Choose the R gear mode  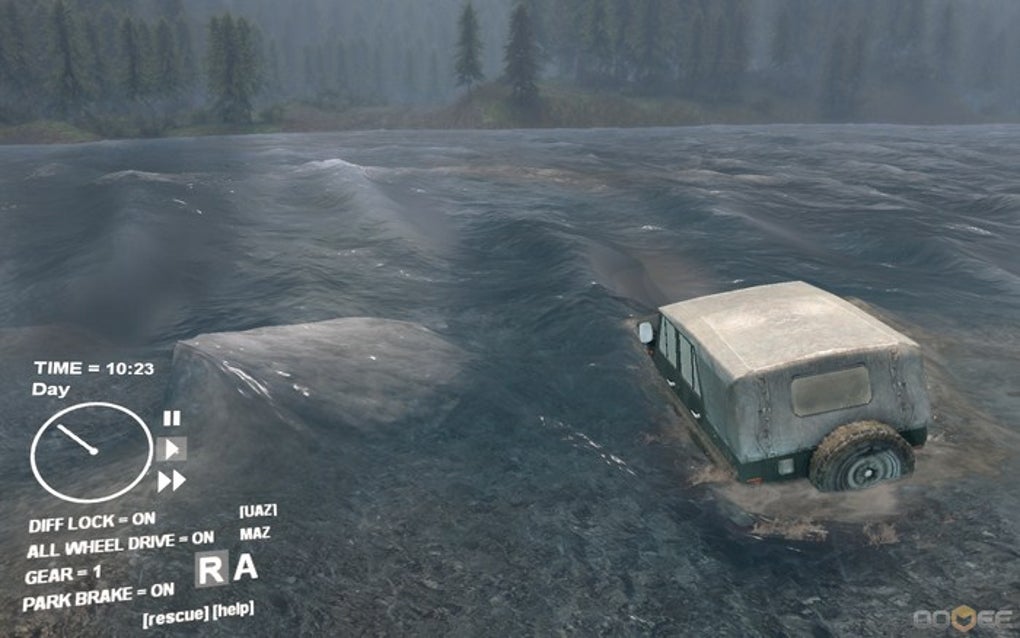click(211, 569)
